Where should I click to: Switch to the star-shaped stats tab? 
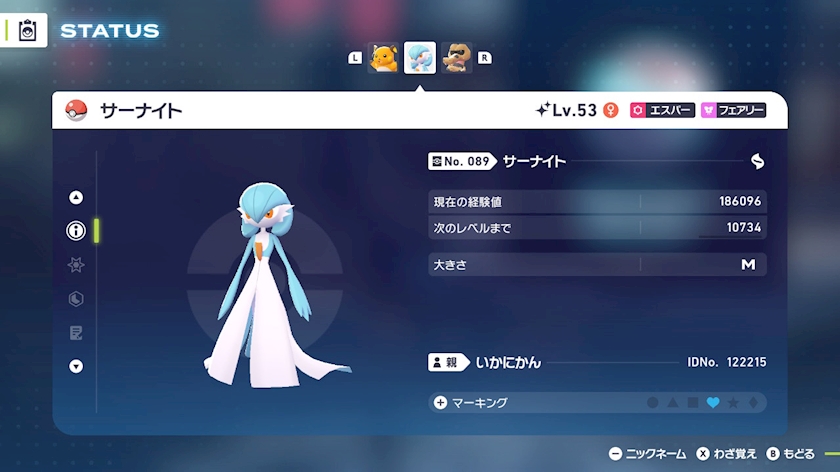pyautogui.click(x=76, y=265)
